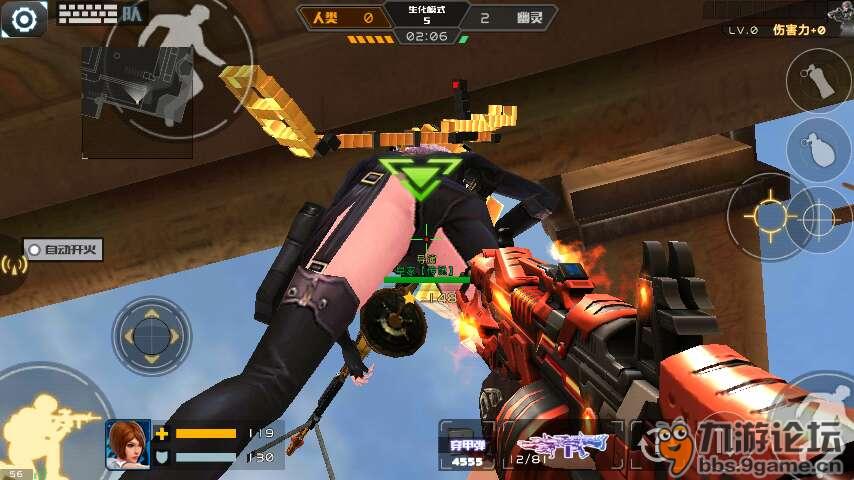Screen dimensions: 854x480
Task: Select the red-haired character portrait
Action: click(128, 444)
